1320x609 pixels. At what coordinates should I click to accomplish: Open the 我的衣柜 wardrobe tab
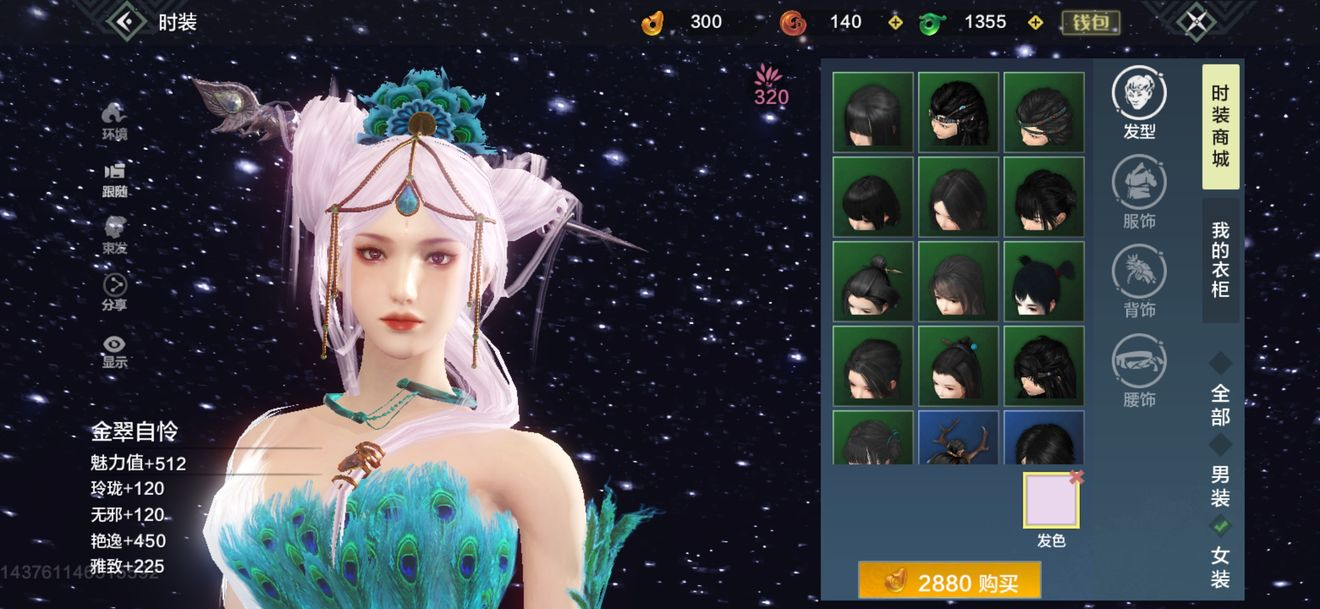[x=1220, y=259]
